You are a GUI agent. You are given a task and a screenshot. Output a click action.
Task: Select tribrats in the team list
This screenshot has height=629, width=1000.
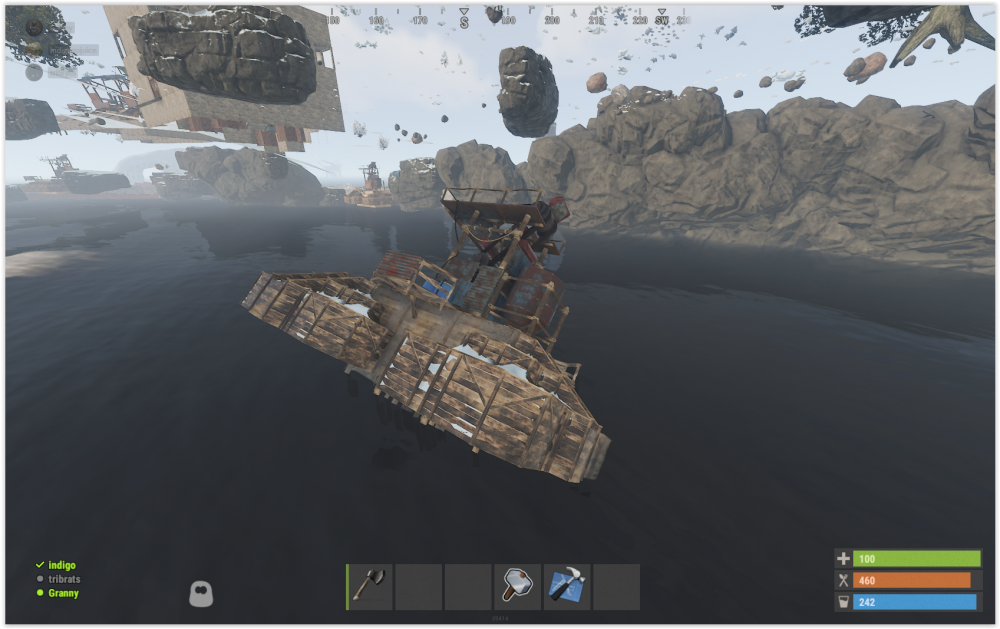(x=64, y=579)
